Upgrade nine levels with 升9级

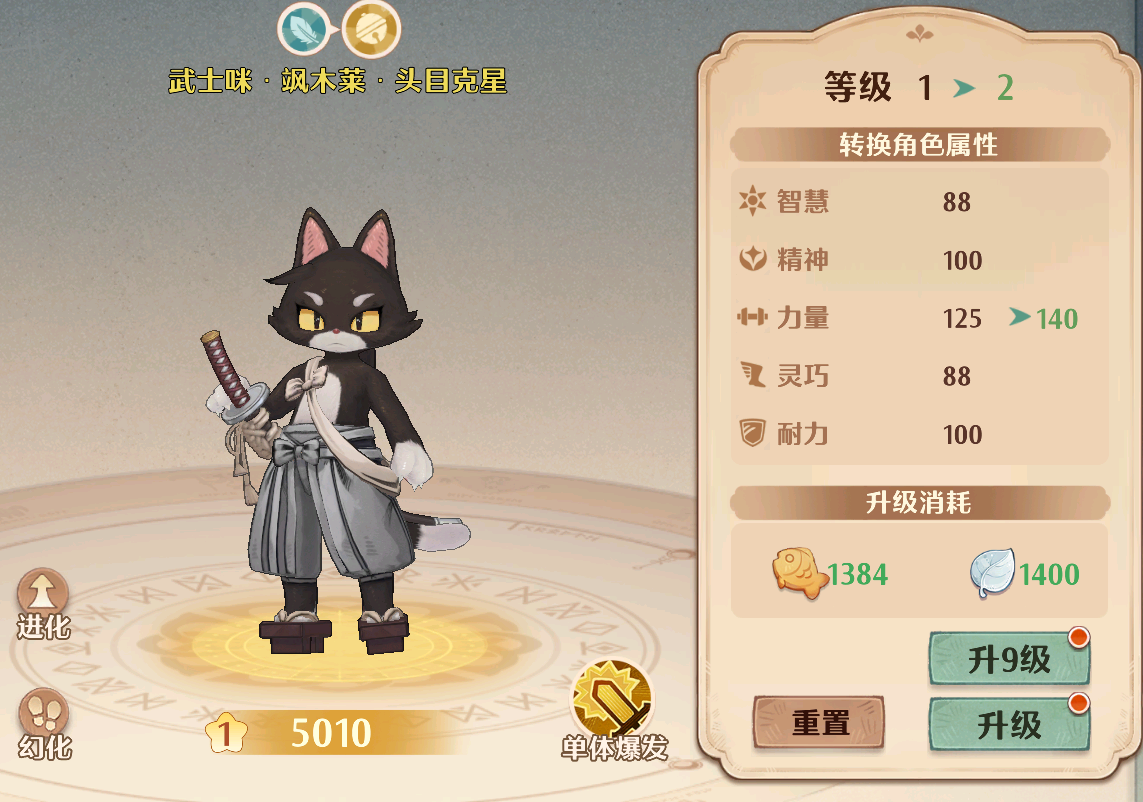pos(1009,659)
